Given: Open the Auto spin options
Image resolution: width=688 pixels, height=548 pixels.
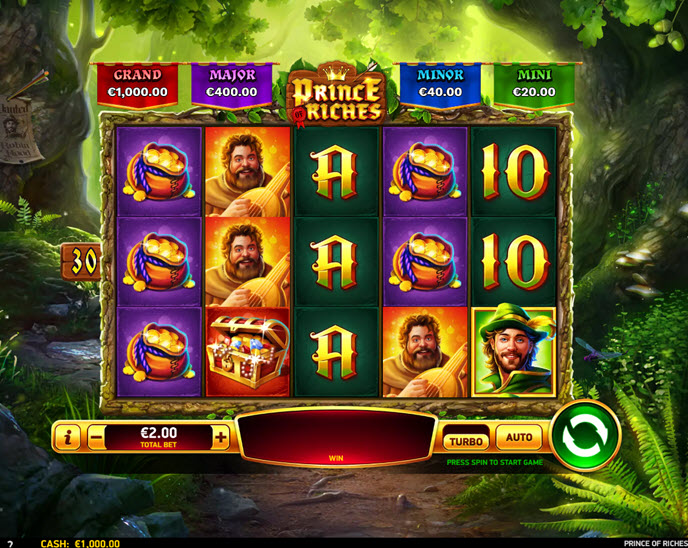Looking at the screenshot, I should tap(519, 438).
